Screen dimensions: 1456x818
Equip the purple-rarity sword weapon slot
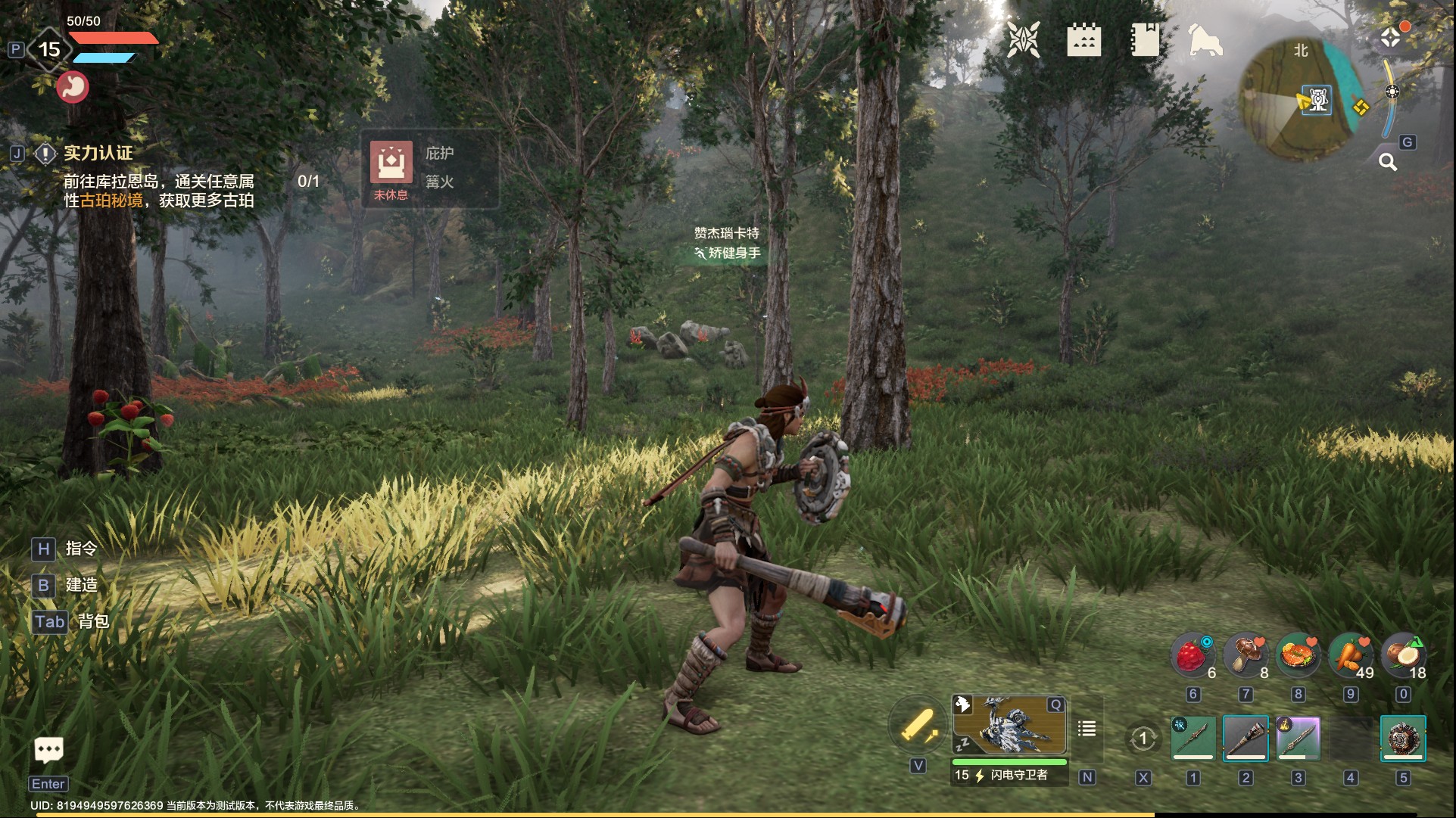click(1298, 738)
